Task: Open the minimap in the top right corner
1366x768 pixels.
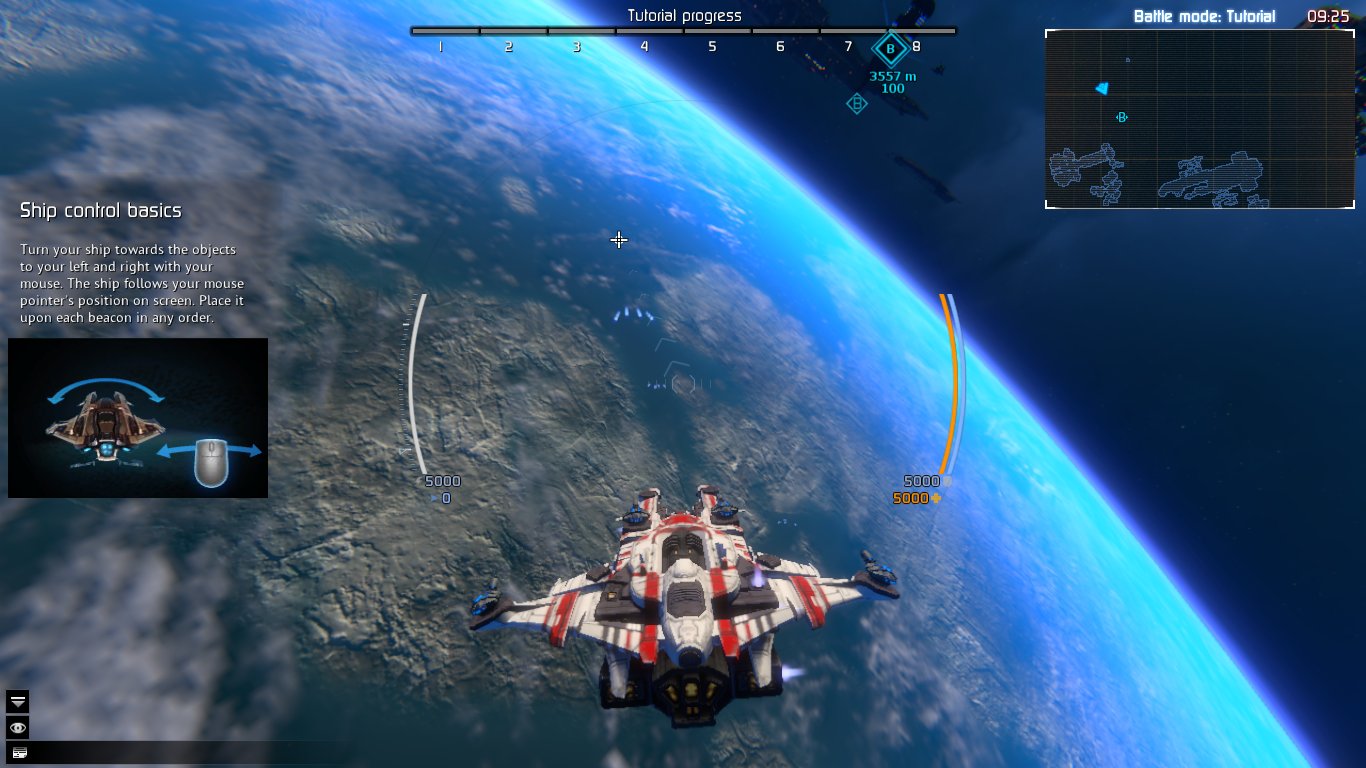Action: click(1199, 118)
